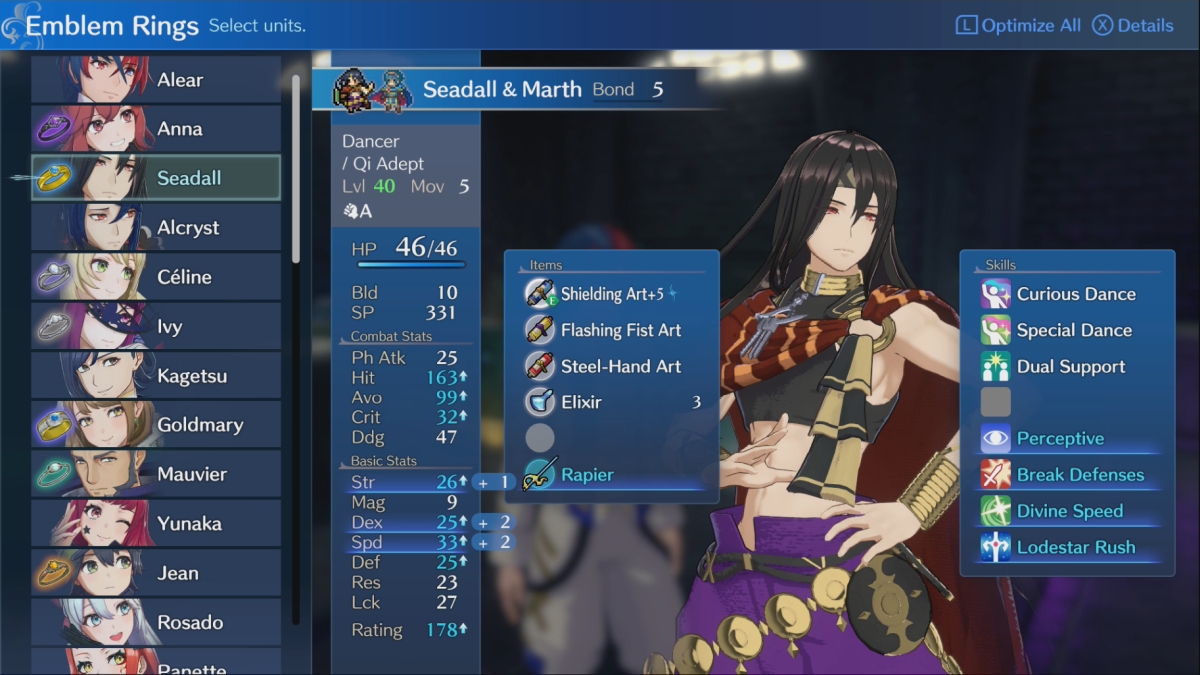Pick Goldmary in the unit list
The image size is (1200, 675).
(156, 425)
